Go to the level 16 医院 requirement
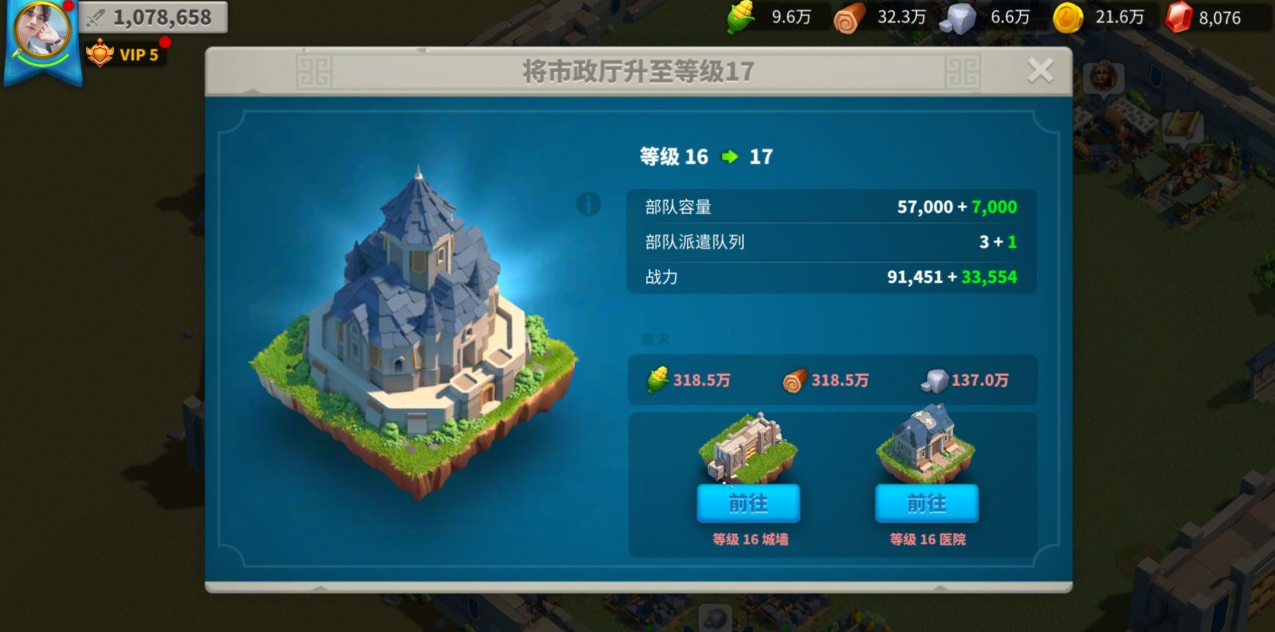The height and width of the screenshot is (632, 1275). [x=926, y=503]
